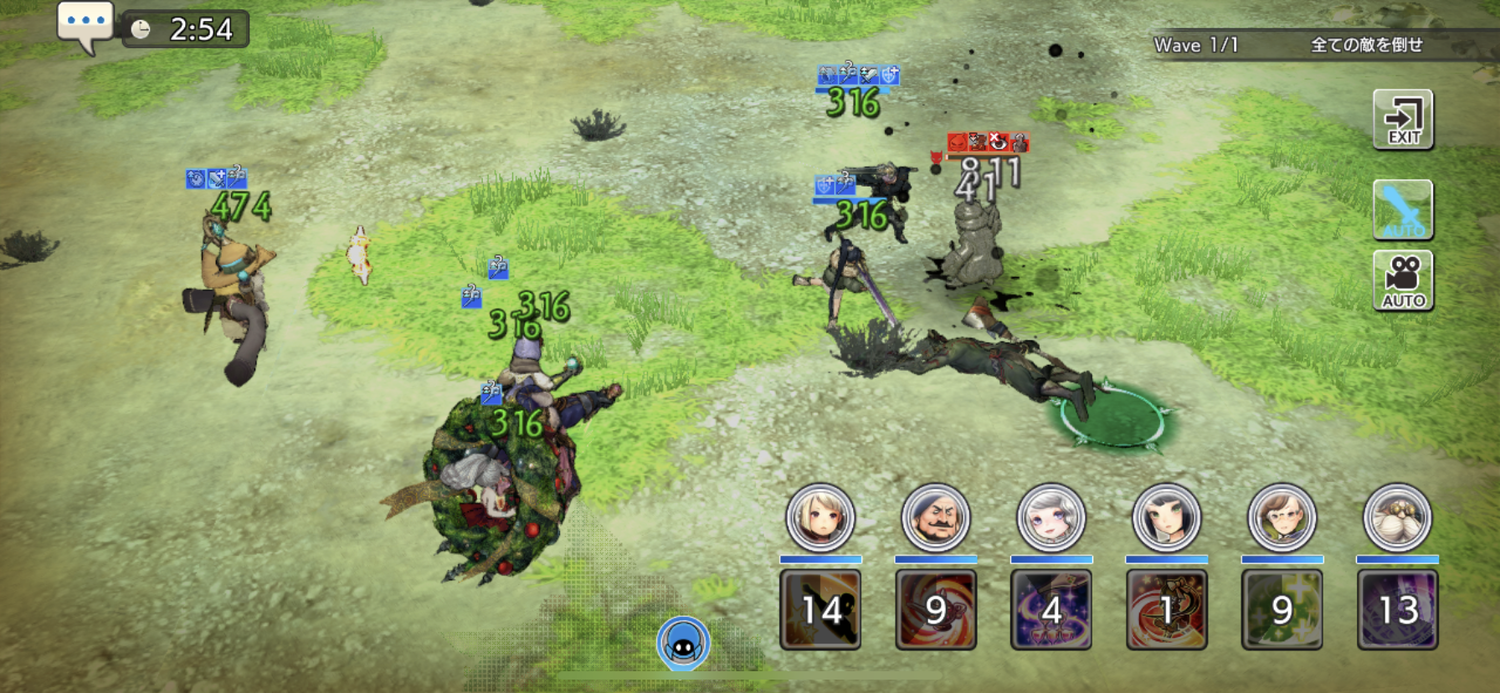Activate the skill showing cooldown 14
The height and width of the screenshot is (693, 1500).
coord(820,609)
